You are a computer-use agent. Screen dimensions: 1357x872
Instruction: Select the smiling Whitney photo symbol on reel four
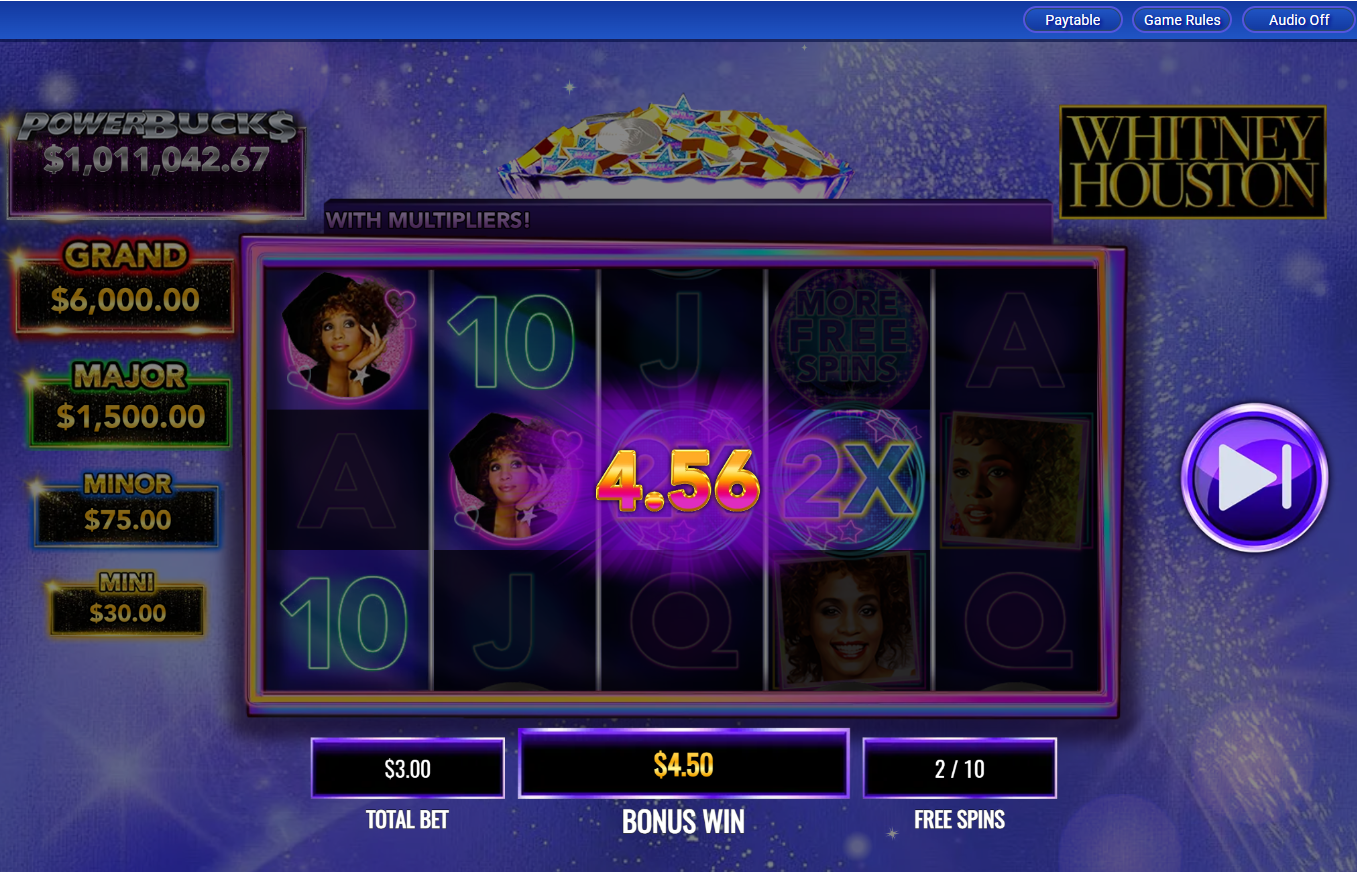(849, 620)
